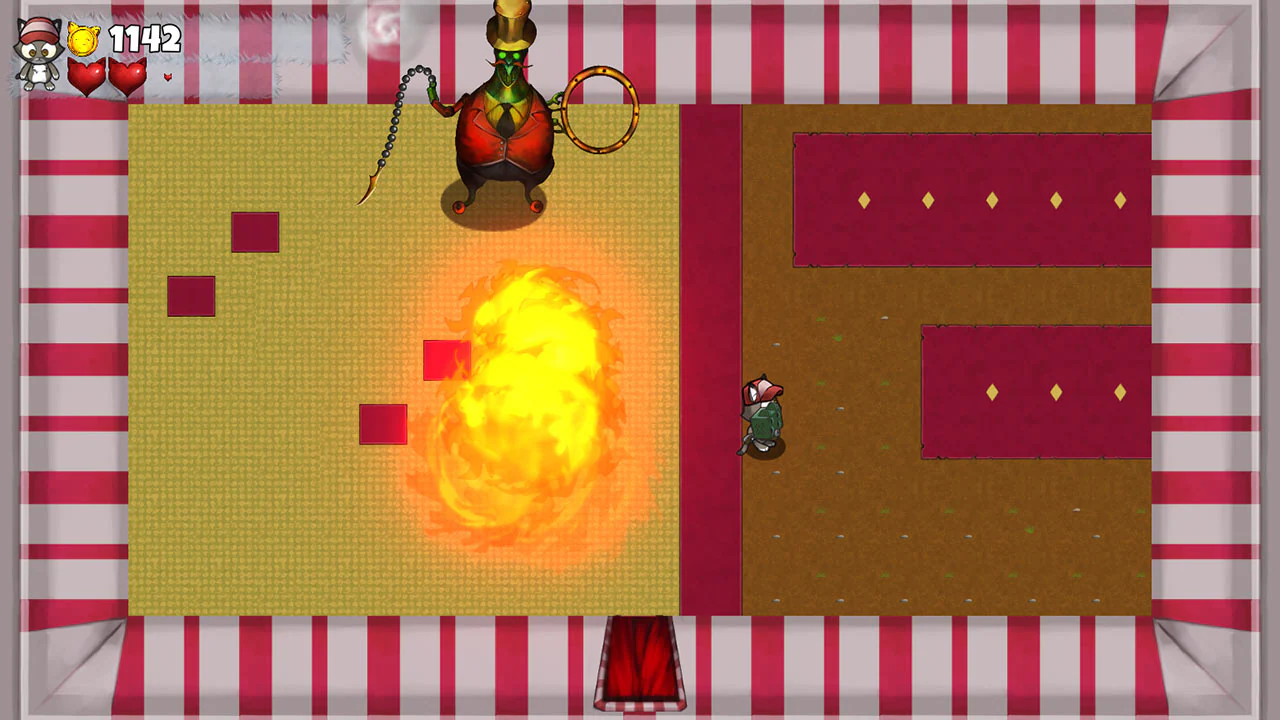Click the first diamond on top carpet
The image size is (1280, 720).
862,200
